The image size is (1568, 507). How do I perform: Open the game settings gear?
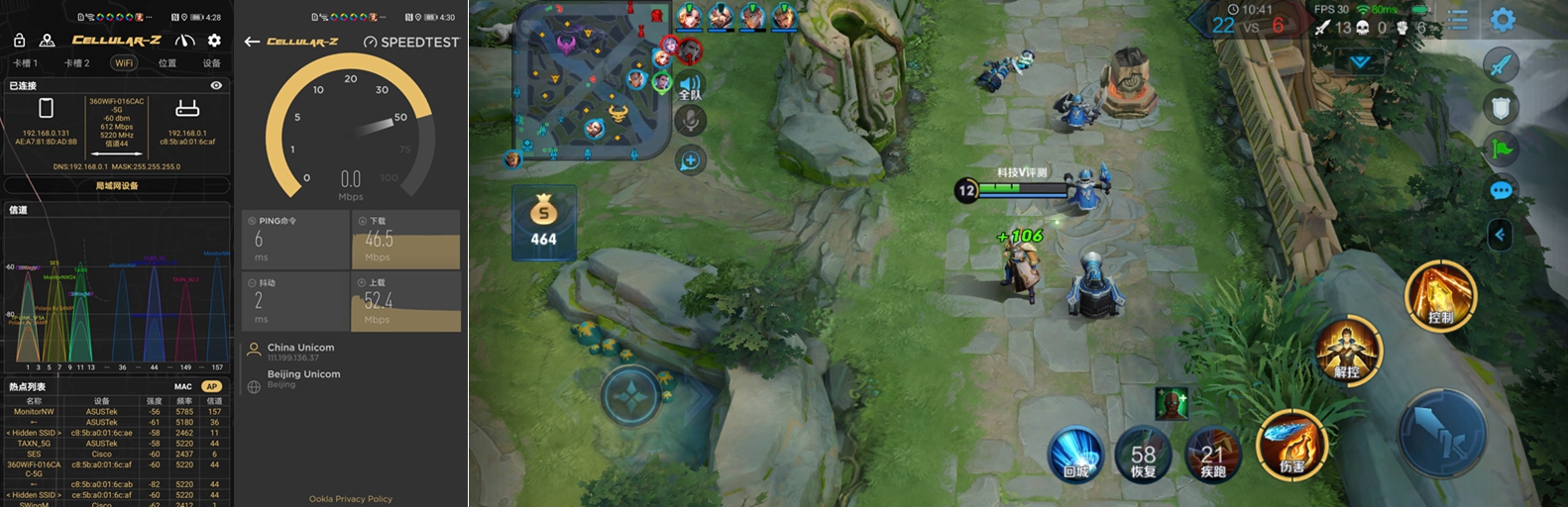[1503, 20]
